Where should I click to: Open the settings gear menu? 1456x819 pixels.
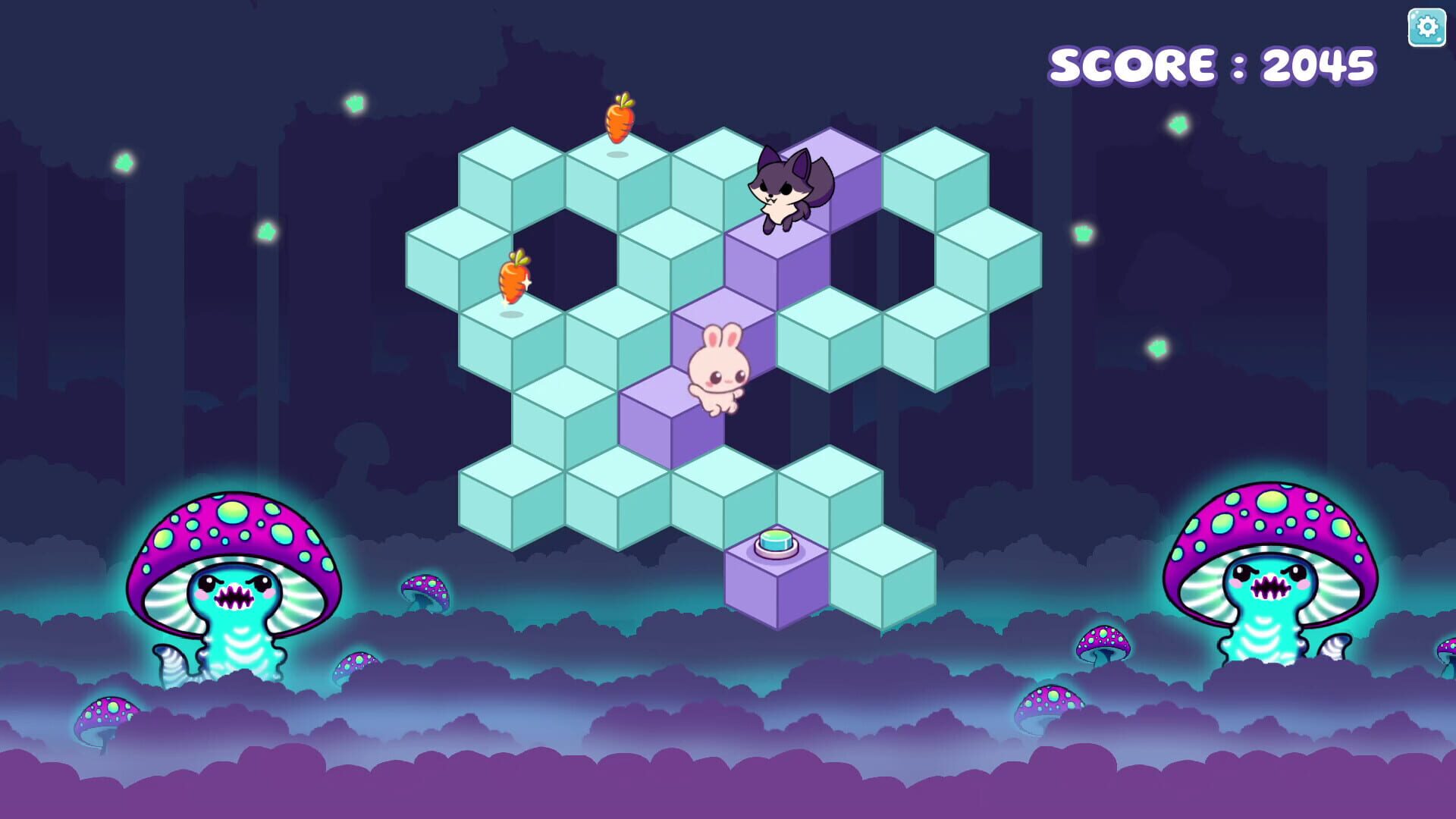(1426, 27)
